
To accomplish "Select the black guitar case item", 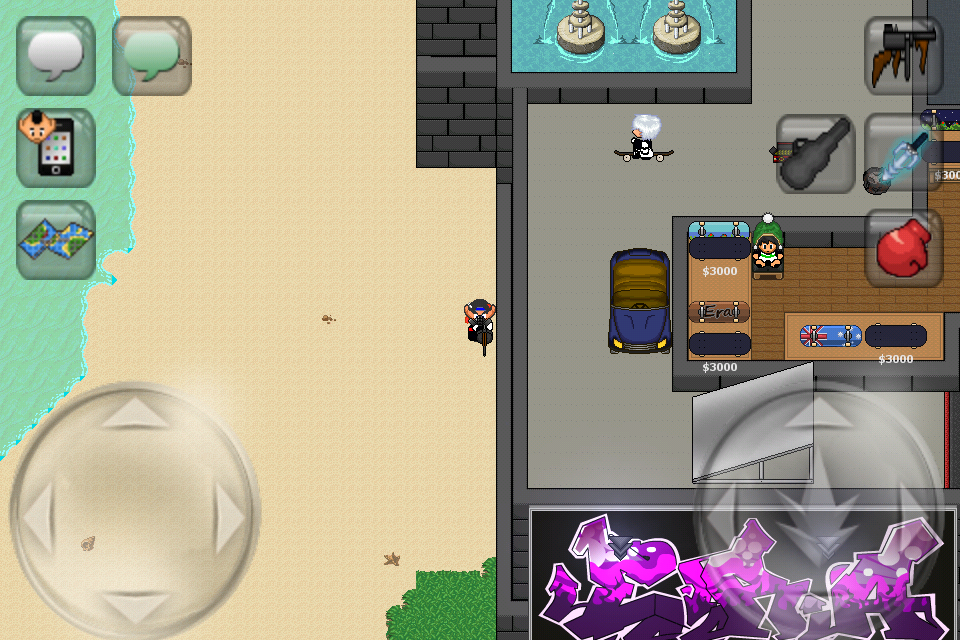I will click(816, 154).
